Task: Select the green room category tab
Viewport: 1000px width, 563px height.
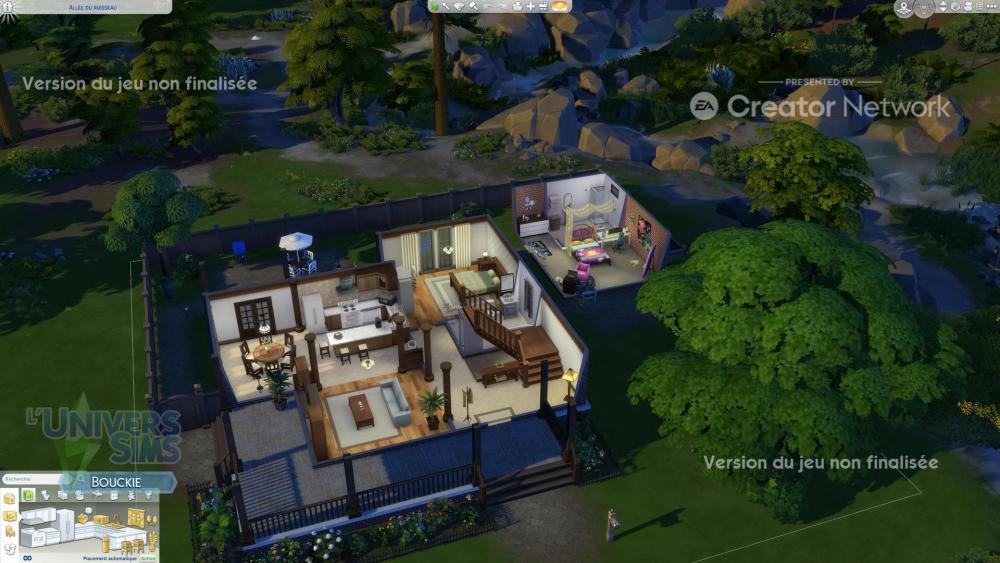Action: pyautogui.click(x=29, y=494)
